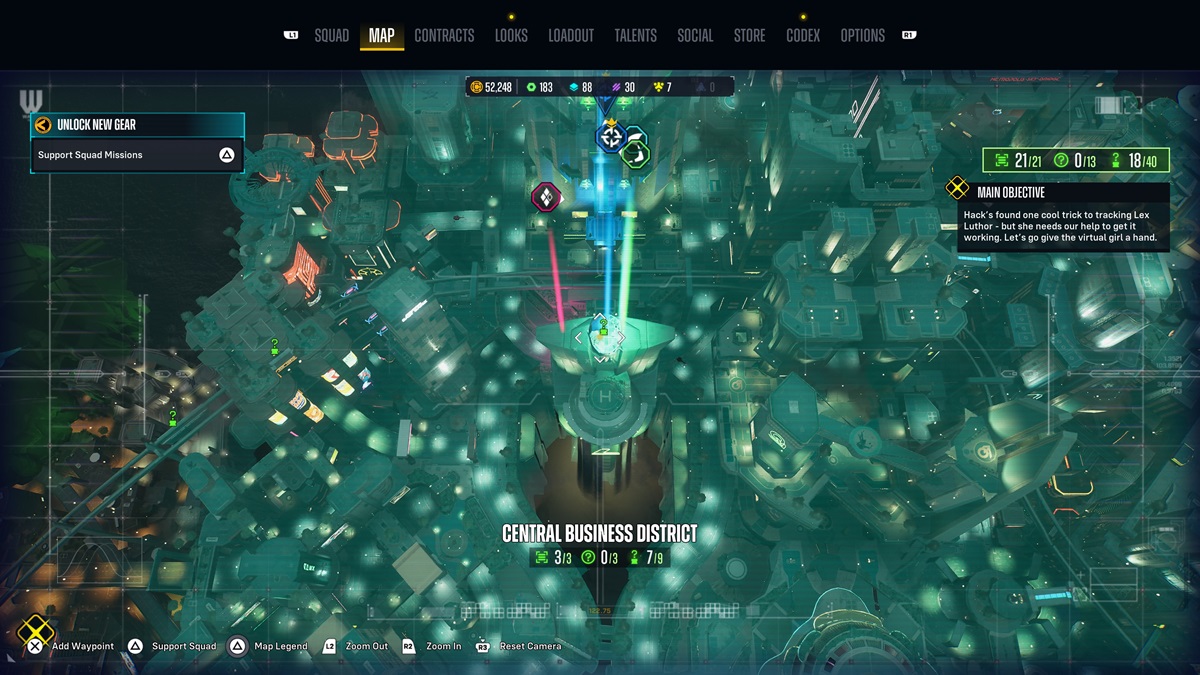Visit the Store tab

click(749, 36)
